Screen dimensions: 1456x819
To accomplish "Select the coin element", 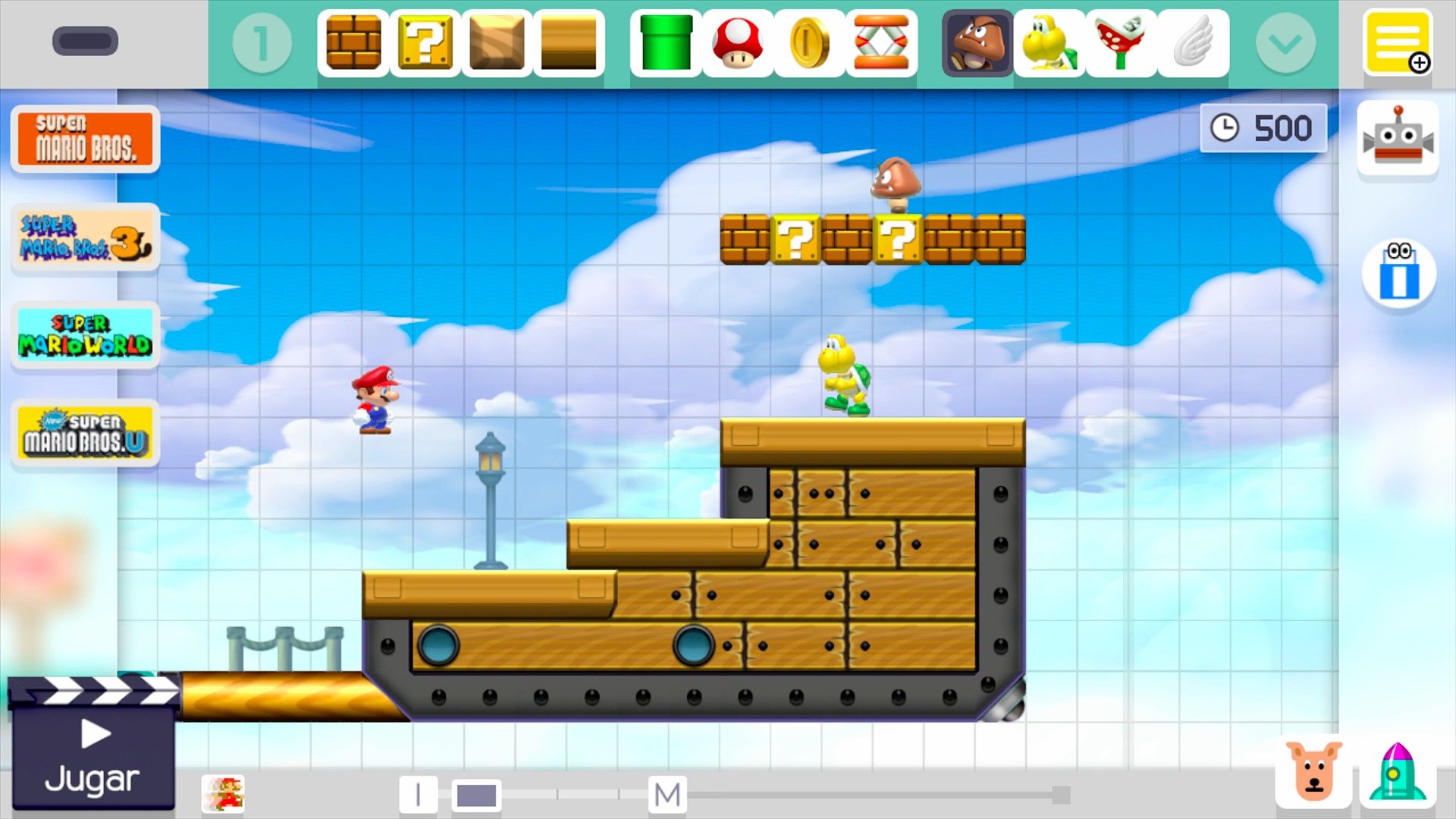I will coord(810,43).
